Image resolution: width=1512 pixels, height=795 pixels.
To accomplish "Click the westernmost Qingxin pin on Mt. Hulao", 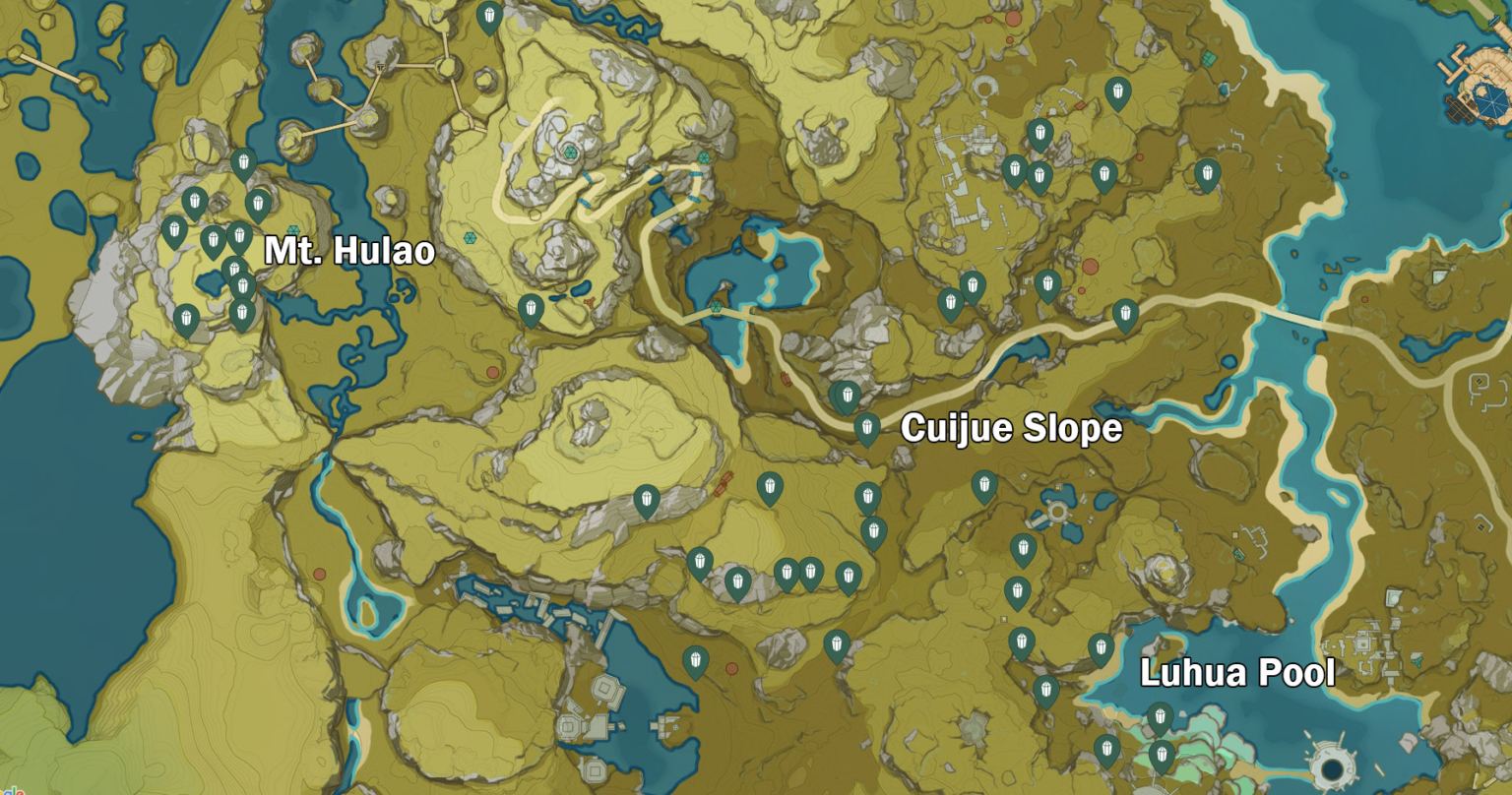I will tap(174, 230).
